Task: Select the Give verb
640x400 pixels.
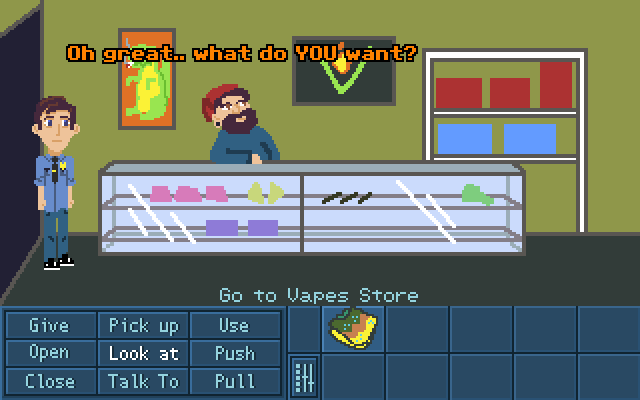Action: (49, 325)
